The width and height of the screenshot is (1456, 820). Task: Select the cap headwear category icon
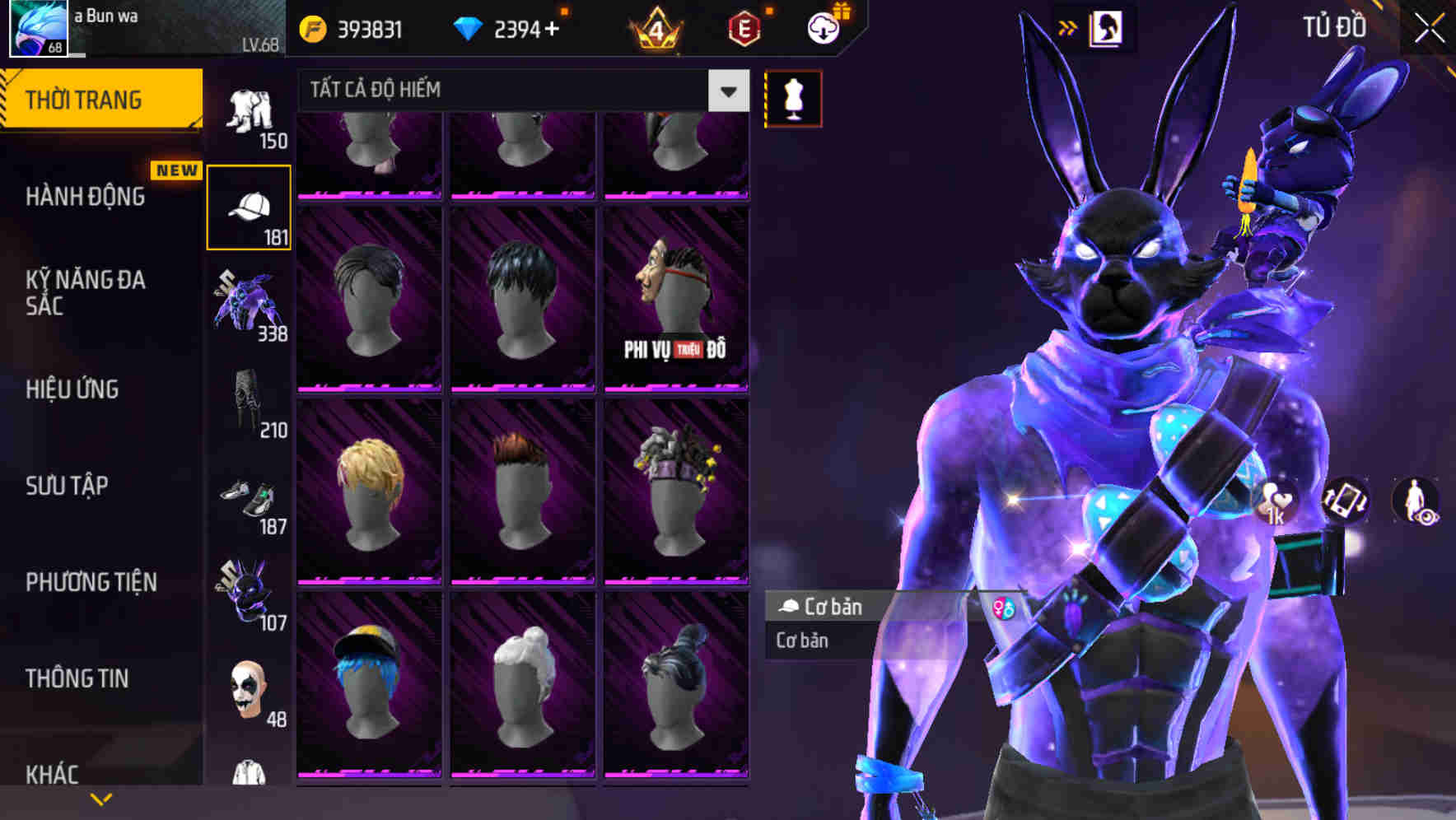[x=249, y=206]
